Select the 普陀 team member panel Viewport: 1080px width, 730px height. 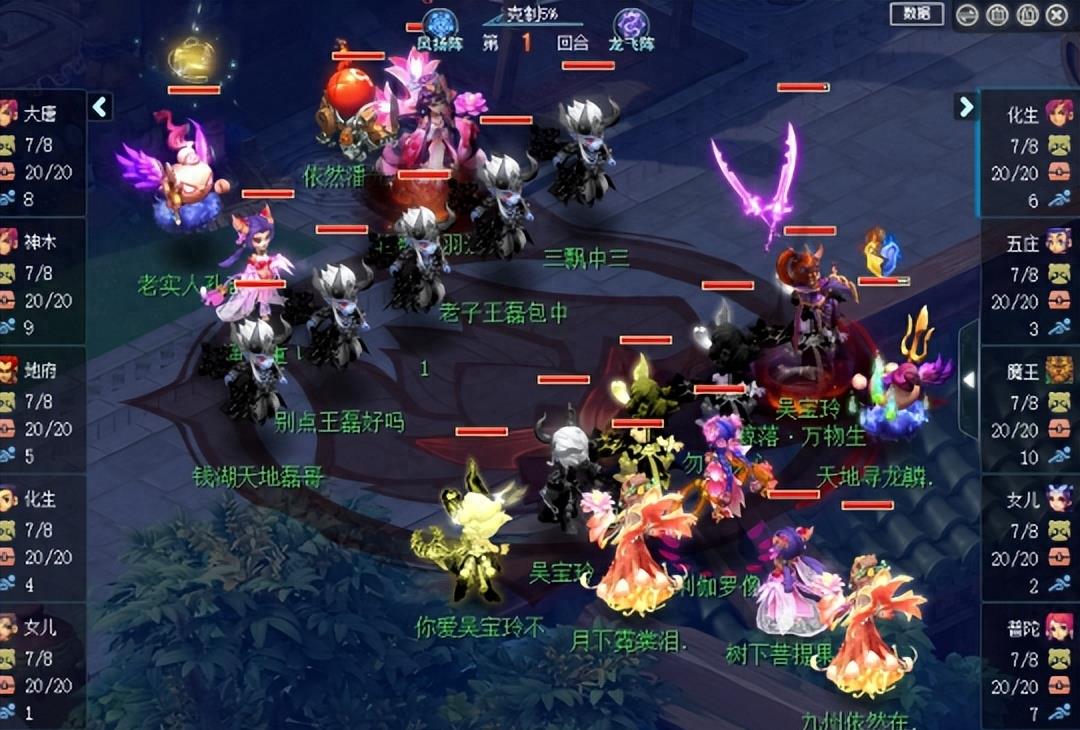pyautogui.click(x=1030, y=668)
